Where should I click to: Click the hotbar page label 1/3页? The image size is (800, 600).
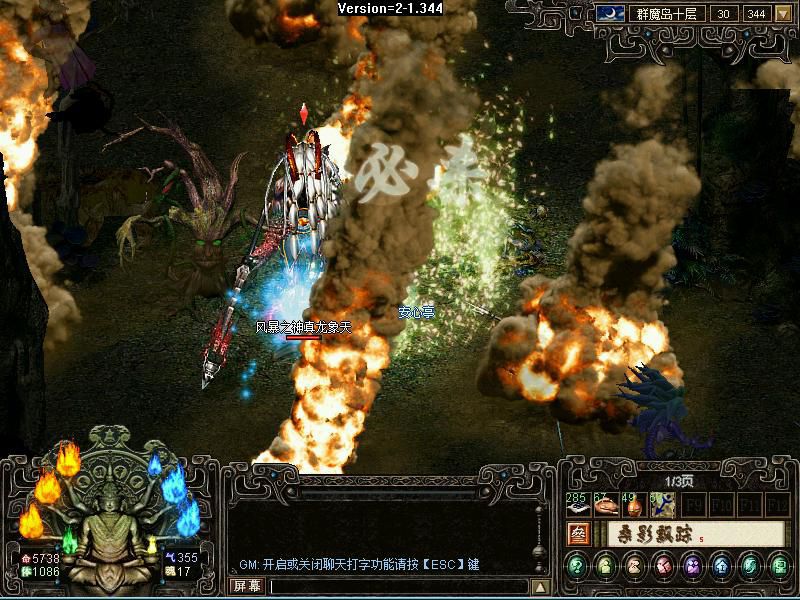pos(679,483)
